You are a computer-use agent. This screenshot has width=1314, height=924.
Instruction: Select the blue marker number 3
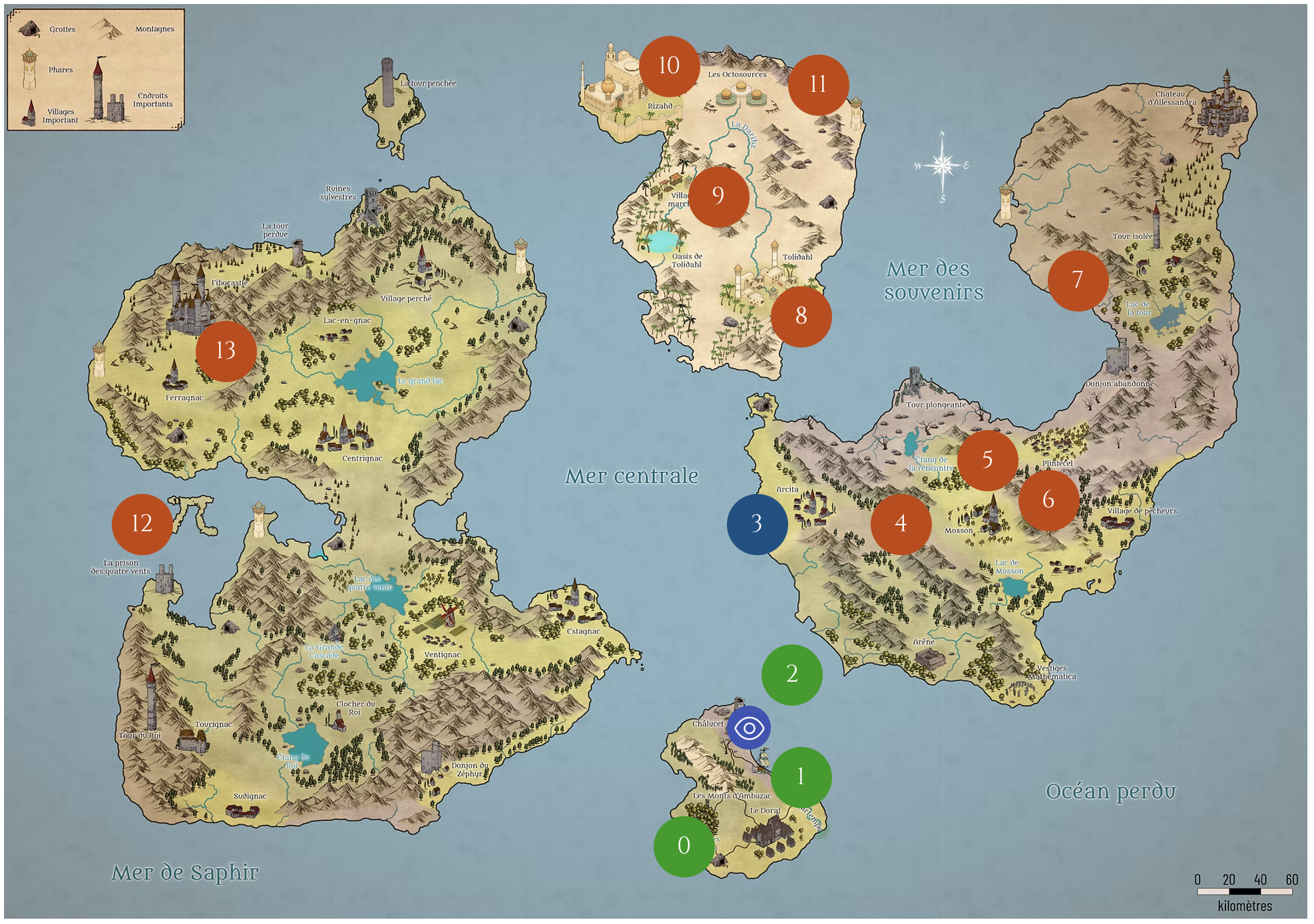point(757,524)
